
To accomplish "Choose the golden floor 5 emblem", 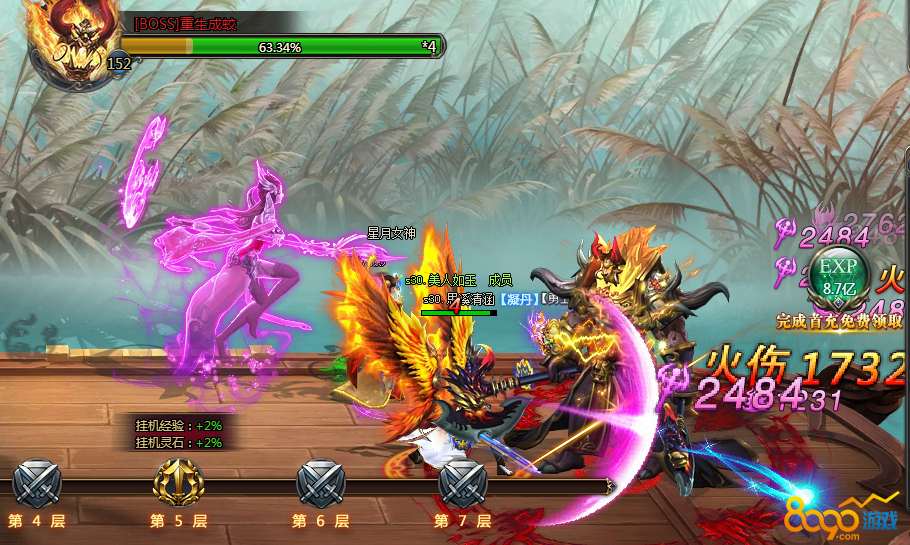I will (x=179, y=484).
